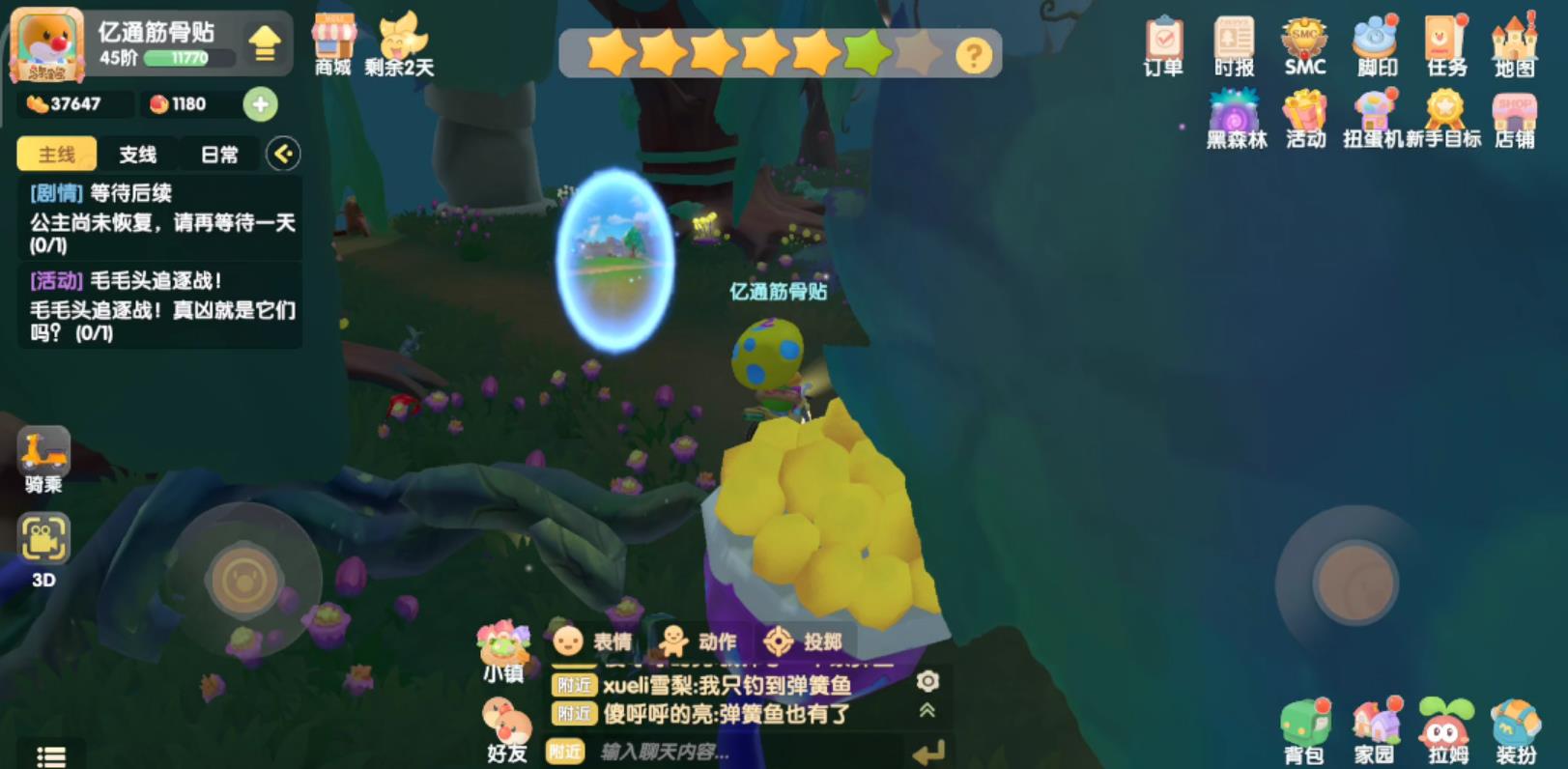Toggle the 3D camera mode
This screenshot has height=769, width=1568.
click(43, 539)
